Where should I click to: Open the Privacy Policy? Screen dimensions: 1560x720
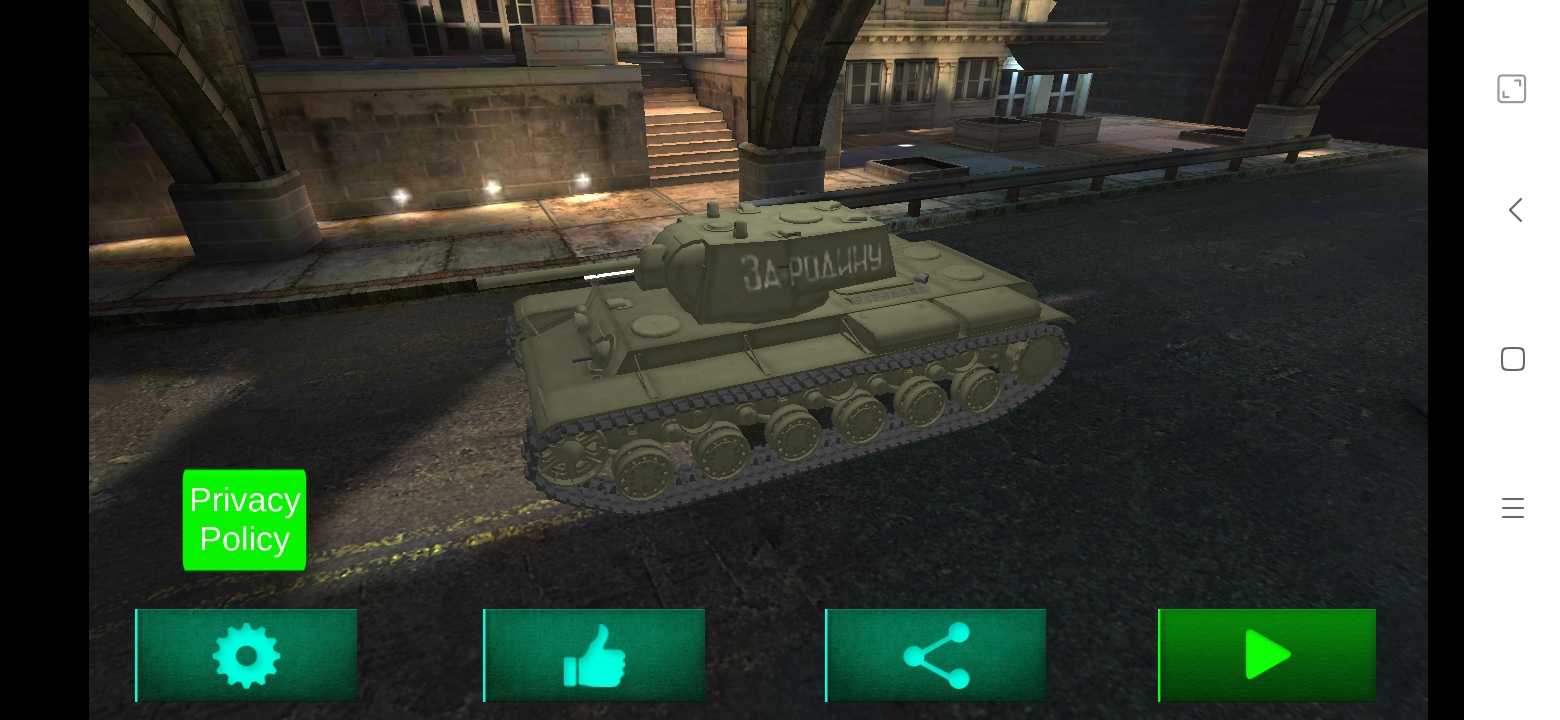pos(244,520)
